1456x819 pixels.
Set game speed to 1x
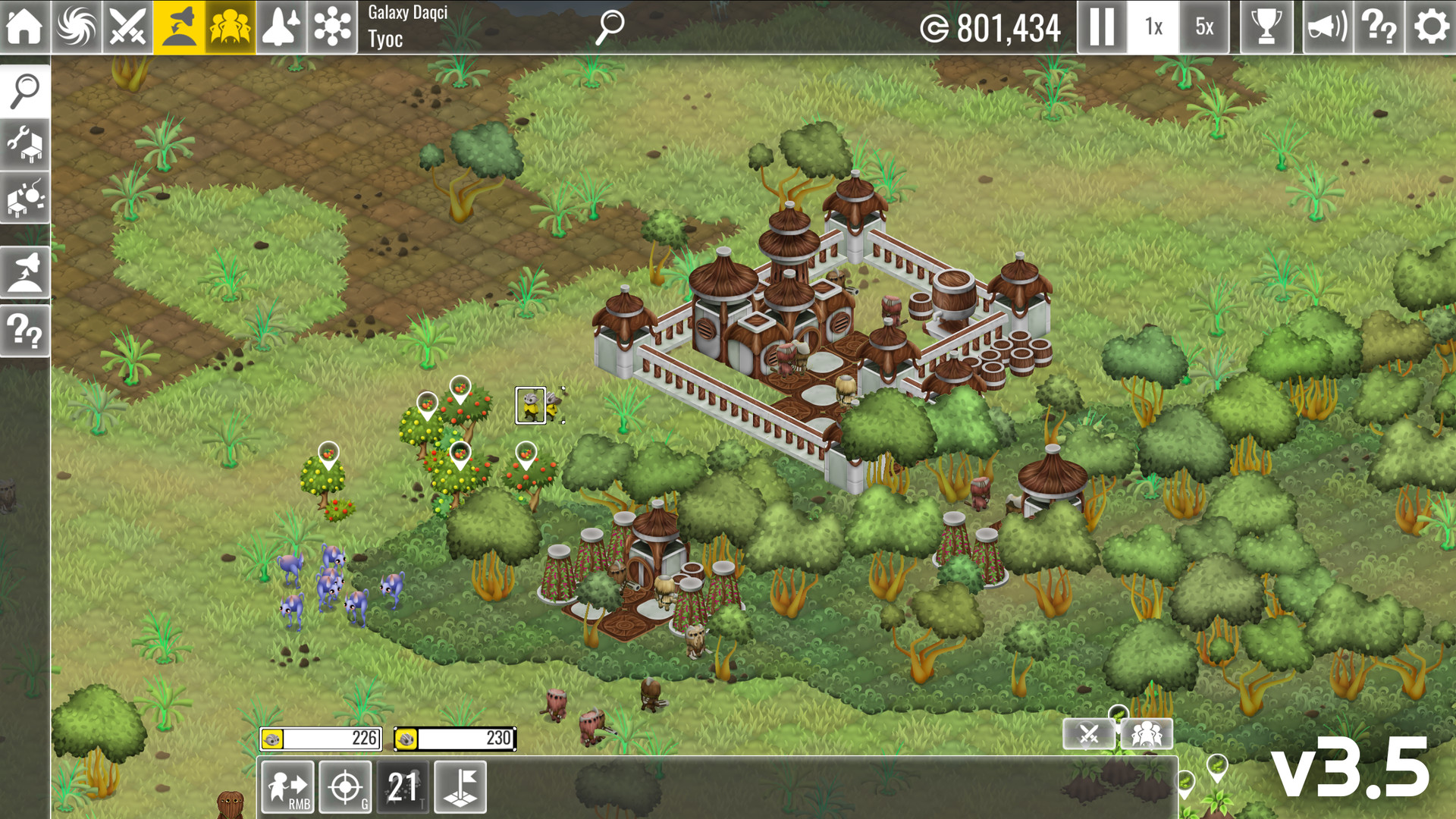(1153, 27)
